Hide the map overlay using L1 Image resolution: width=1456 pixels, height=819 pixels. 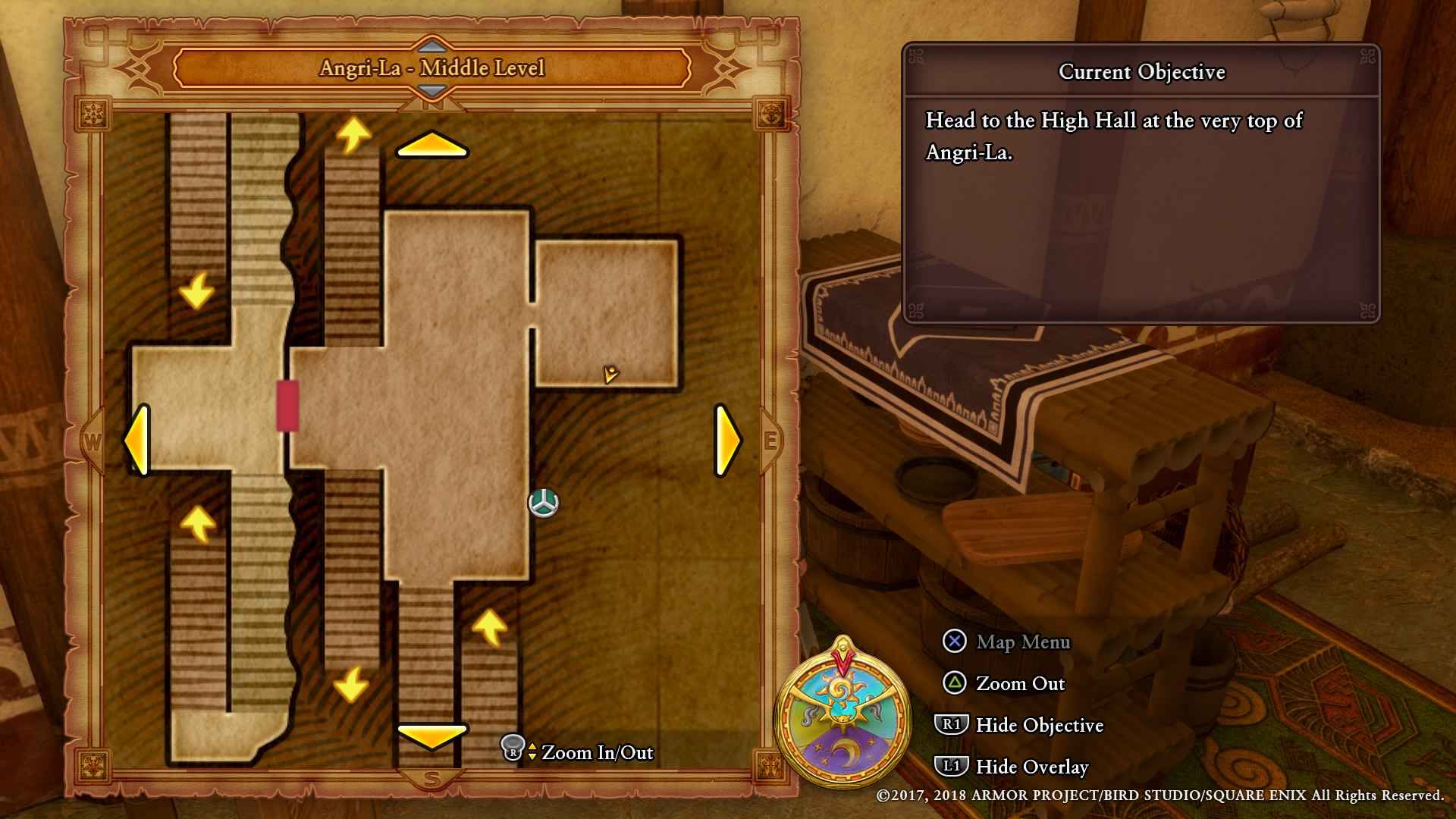954,767
